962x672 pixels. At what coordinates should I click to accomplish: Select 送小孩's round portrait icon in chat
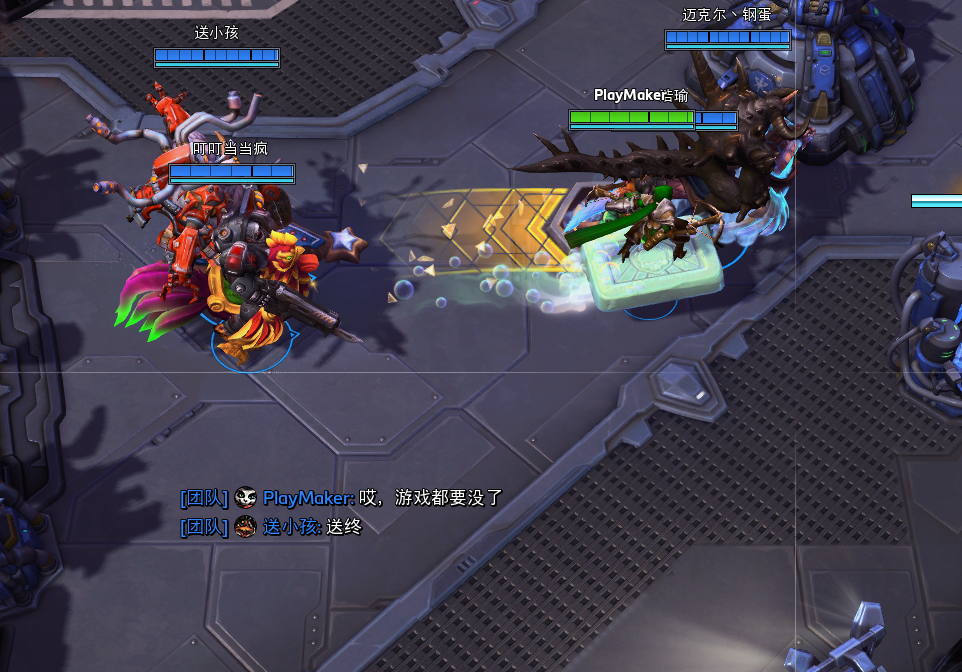coord(246,527)
